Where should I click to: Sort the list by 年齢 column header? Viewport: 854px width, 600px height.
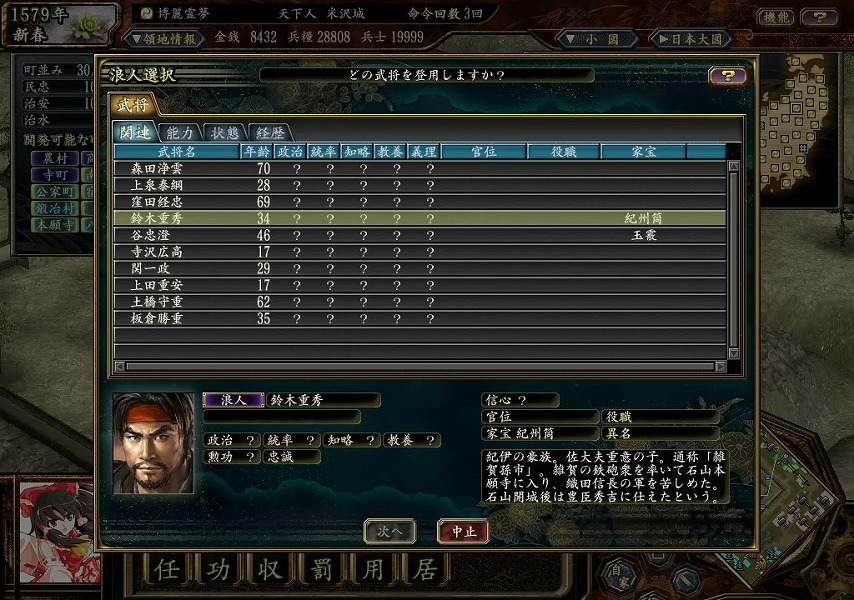tap(256, 152)
